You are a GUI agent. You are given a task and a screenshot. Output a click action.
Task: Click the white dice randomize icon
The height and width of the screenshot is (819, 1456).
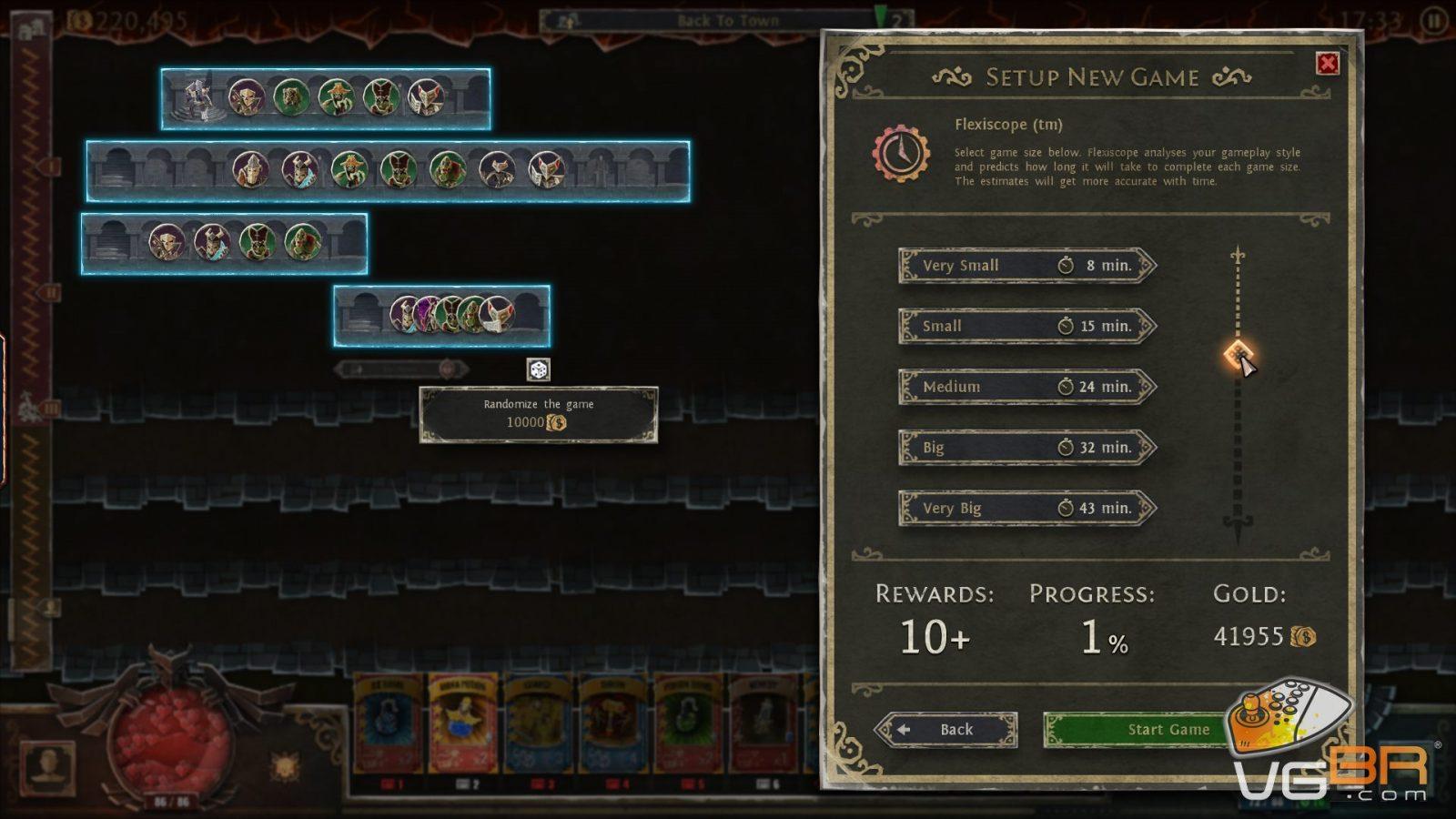coord(539,369)
